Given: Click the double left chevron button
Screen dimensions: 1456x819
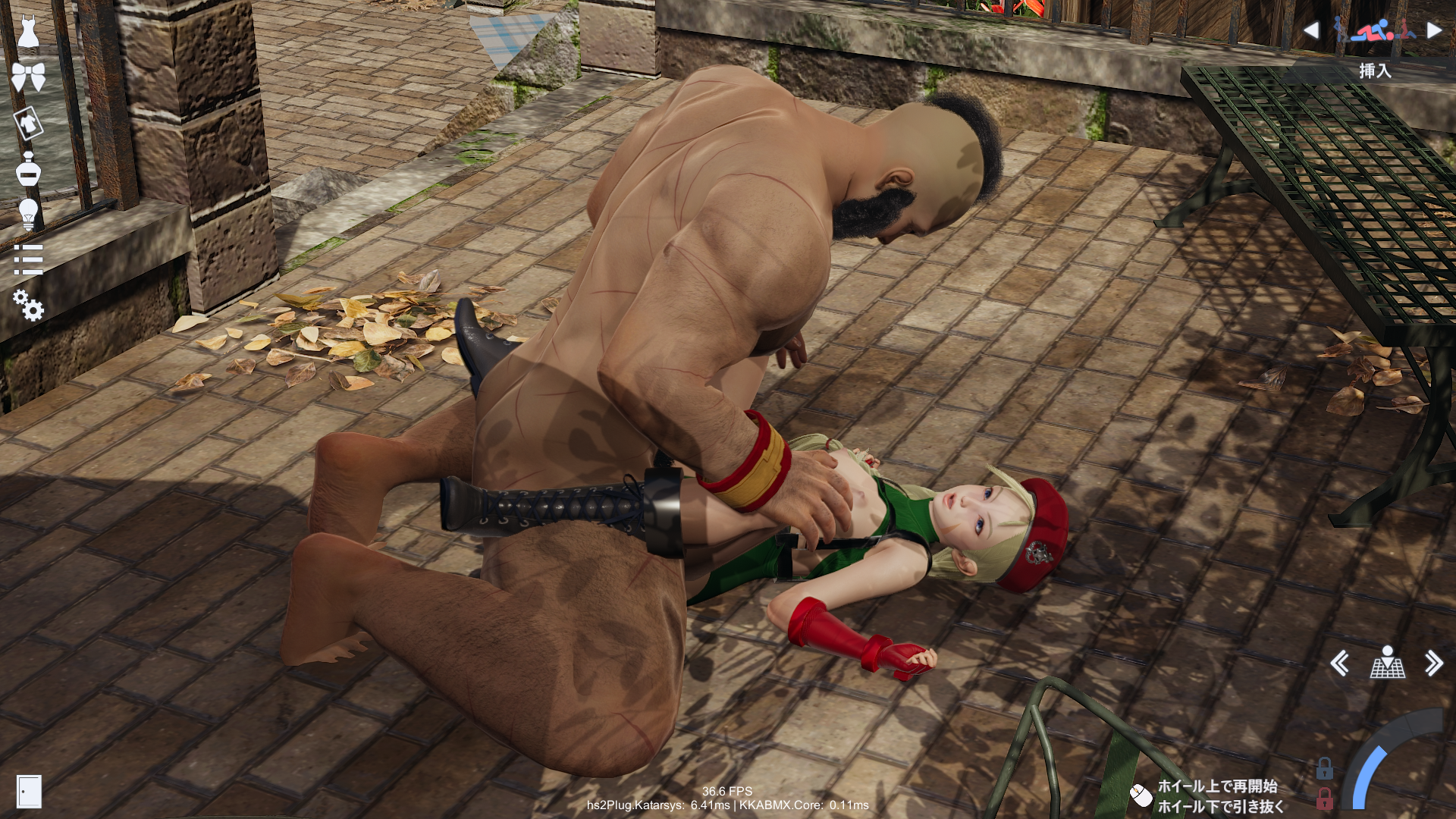Looking at the screenshot, I should coord(1339,664).
